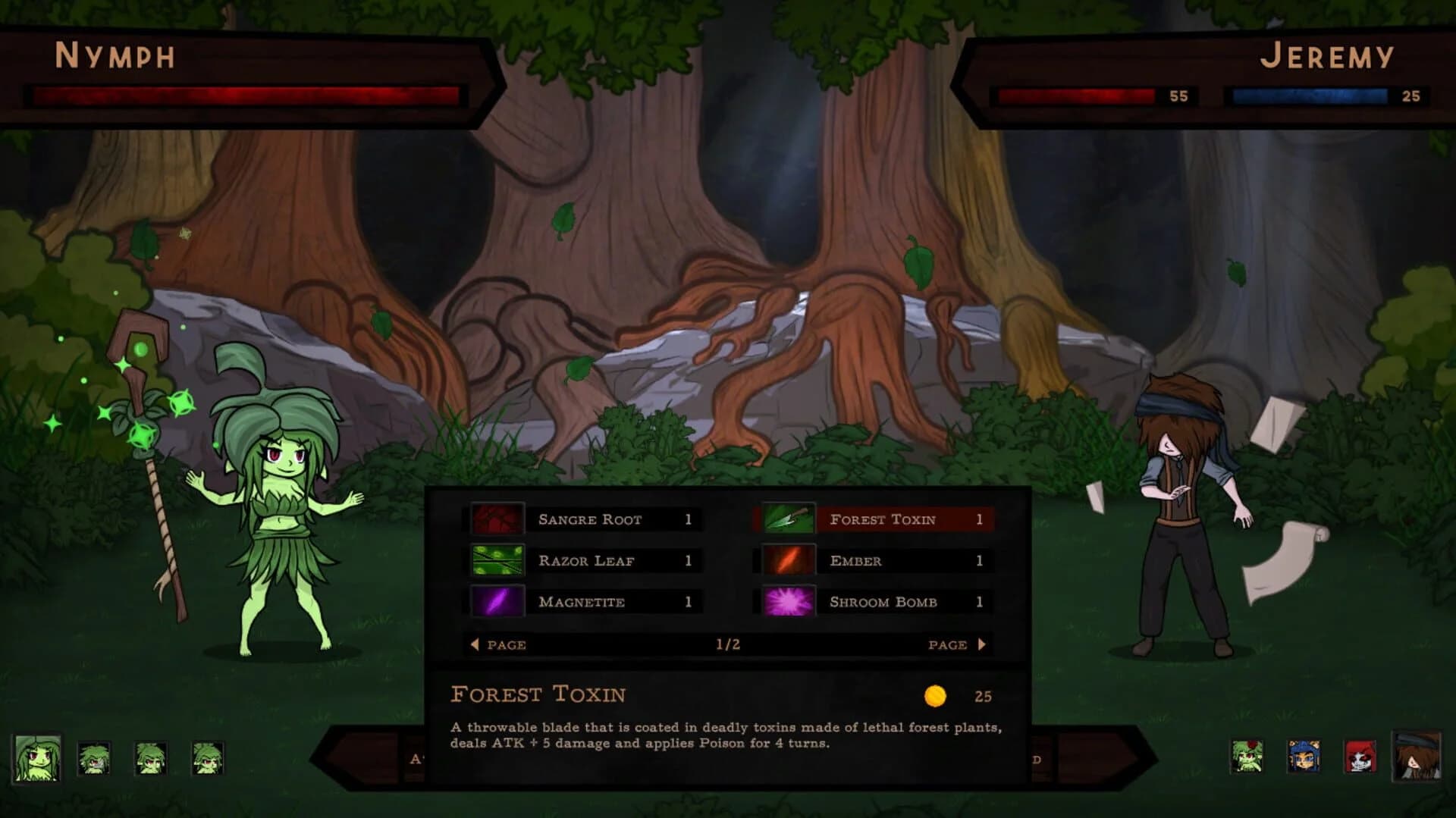Select the Shroom Bomb icon
Image resolution: width=1456 pixels, height=818 pixels.
tap(787, 602)
